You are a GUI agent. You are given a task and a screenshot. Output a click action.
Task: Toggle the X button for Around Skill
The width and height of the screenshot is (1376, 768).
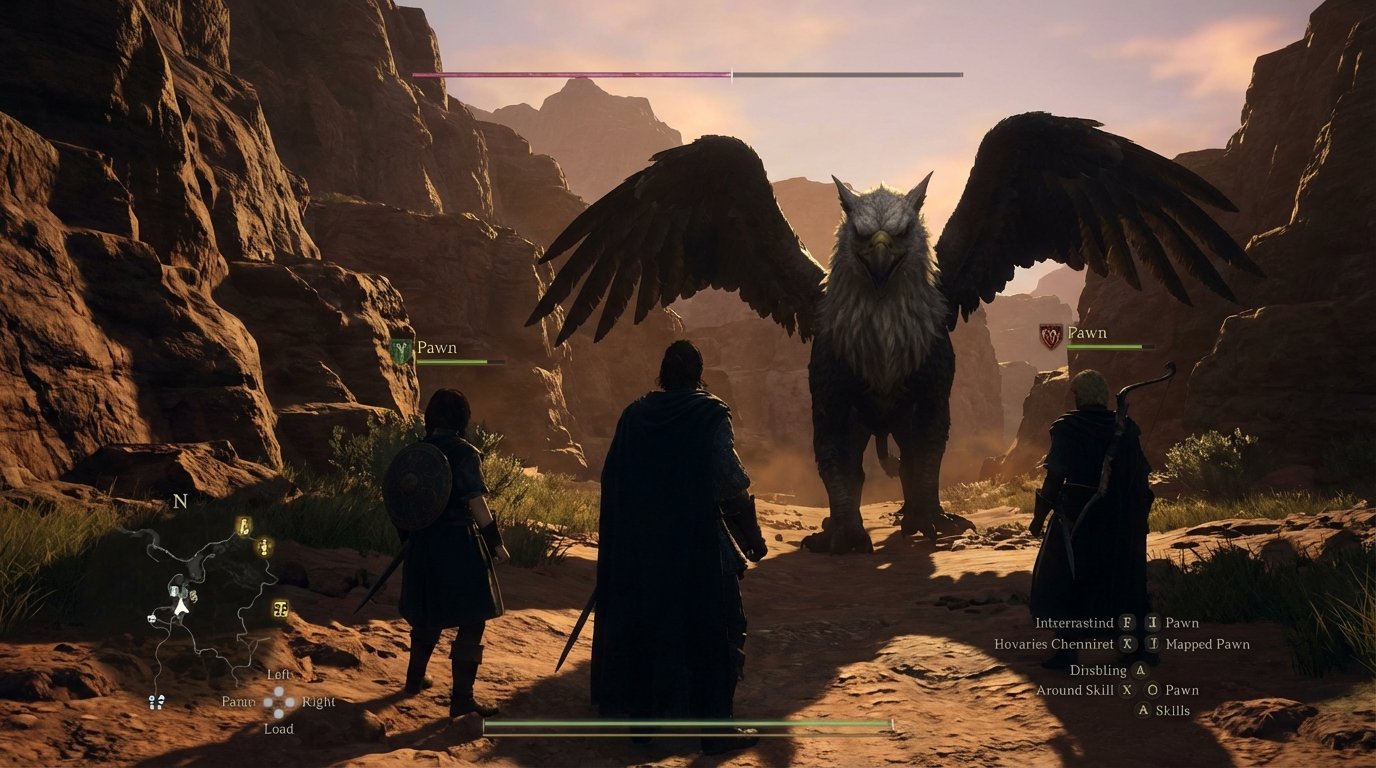[1126, 690]
